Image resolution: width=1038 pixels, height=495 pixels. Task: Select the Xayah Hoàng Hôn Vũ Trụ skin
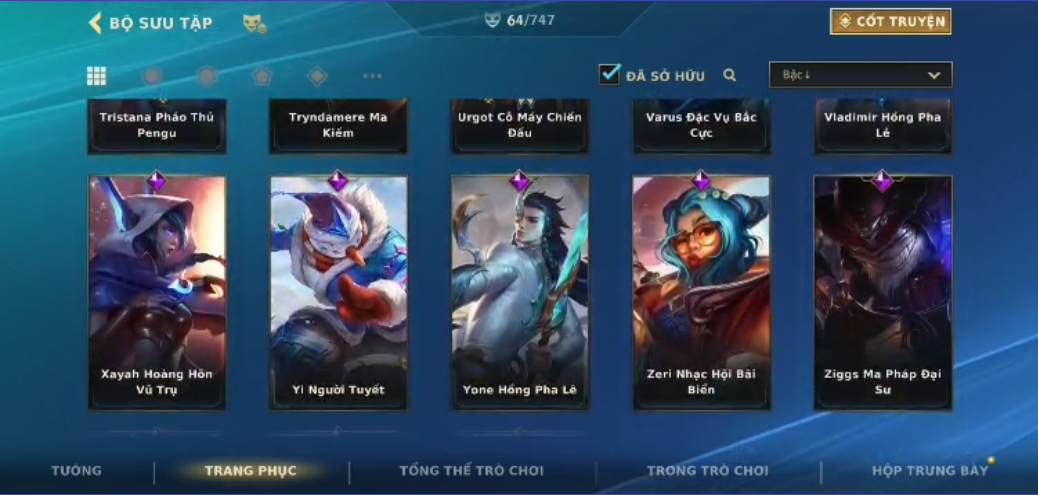[157, 292]
